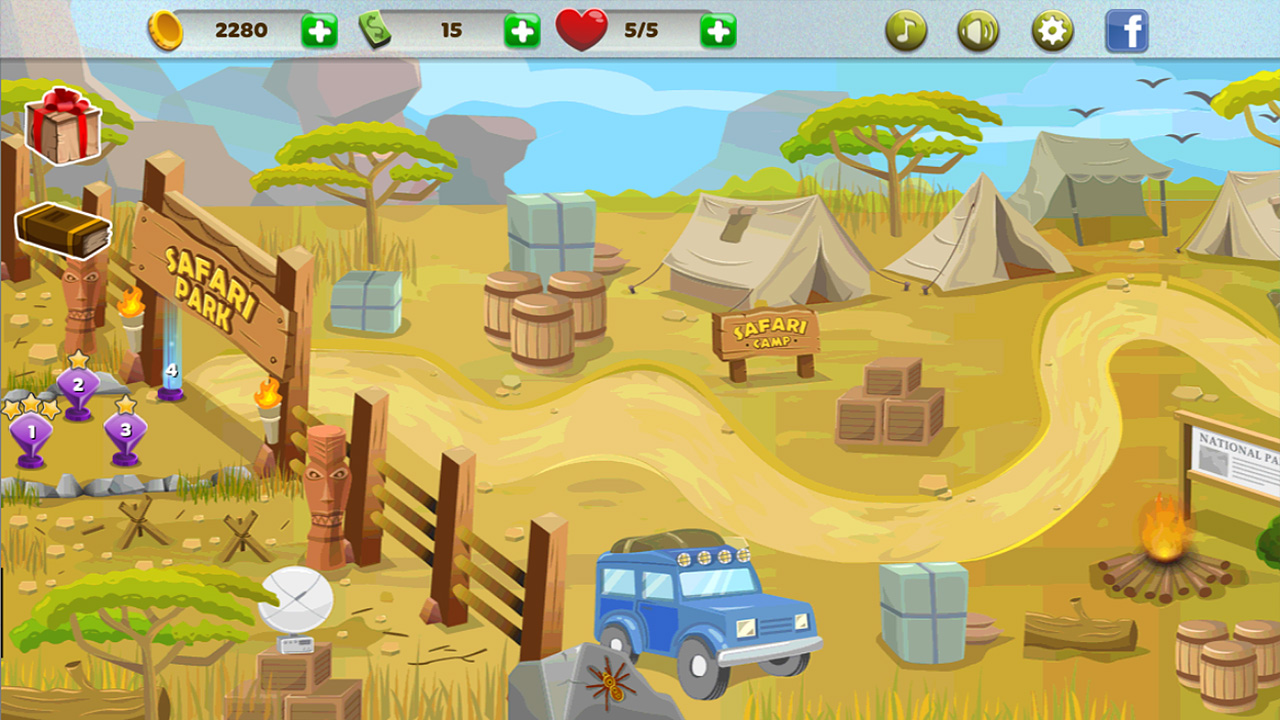Open level 3 with one star
The width and height of the screenshot is (1280, 720).
(x=124, y=432)
